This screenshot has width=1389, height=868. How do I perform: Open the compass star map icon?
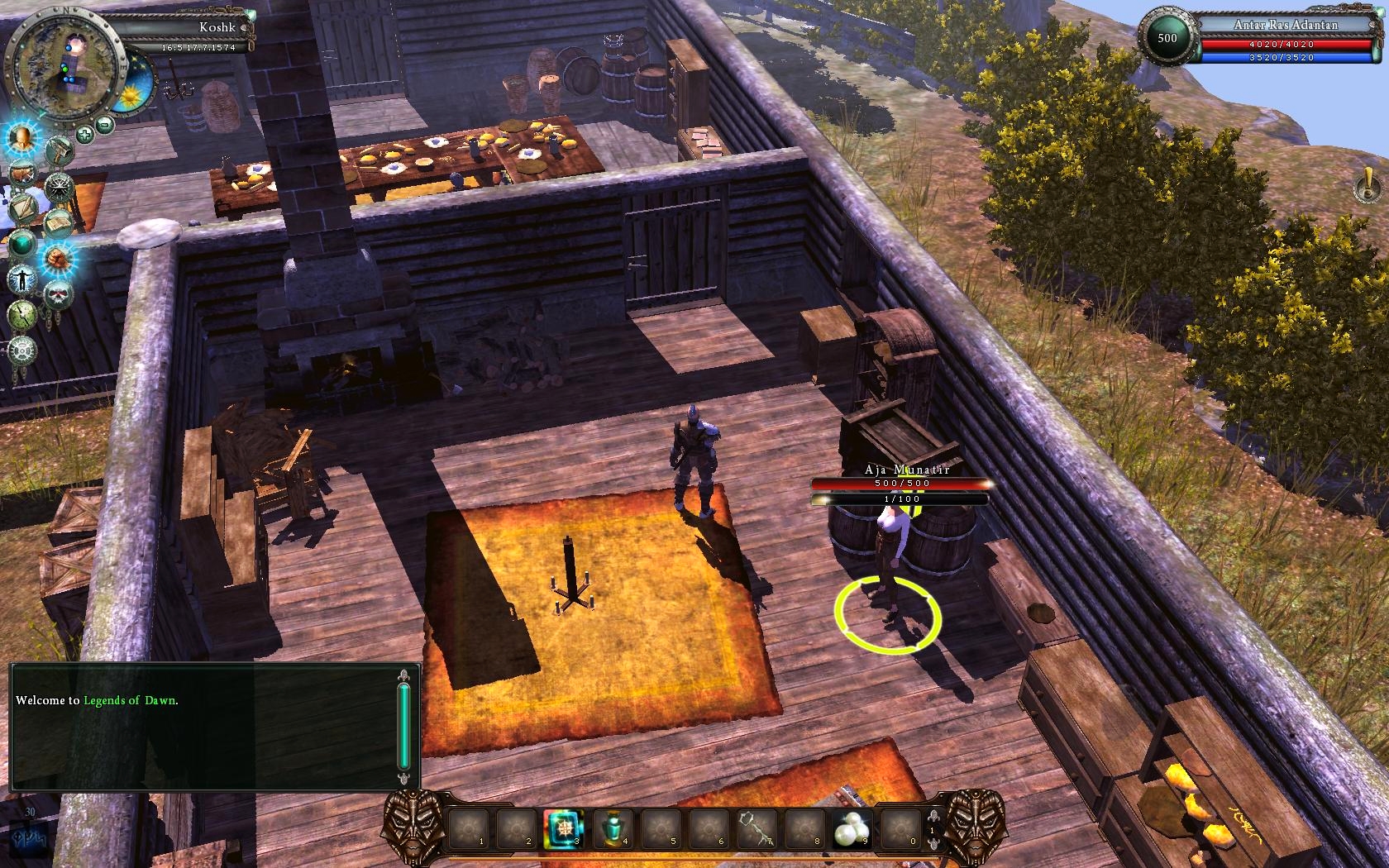pyautogui.click(x=60, y=187)
